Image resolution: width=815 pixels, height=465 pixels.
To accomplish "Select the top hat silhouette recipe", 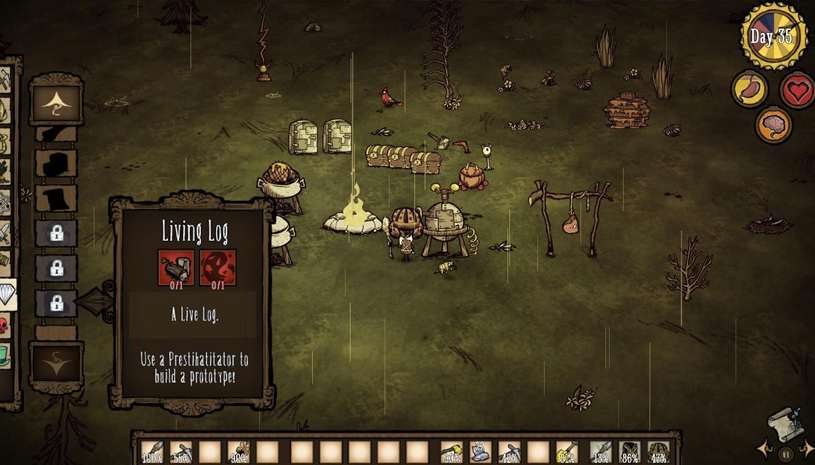I will point(56,198).
